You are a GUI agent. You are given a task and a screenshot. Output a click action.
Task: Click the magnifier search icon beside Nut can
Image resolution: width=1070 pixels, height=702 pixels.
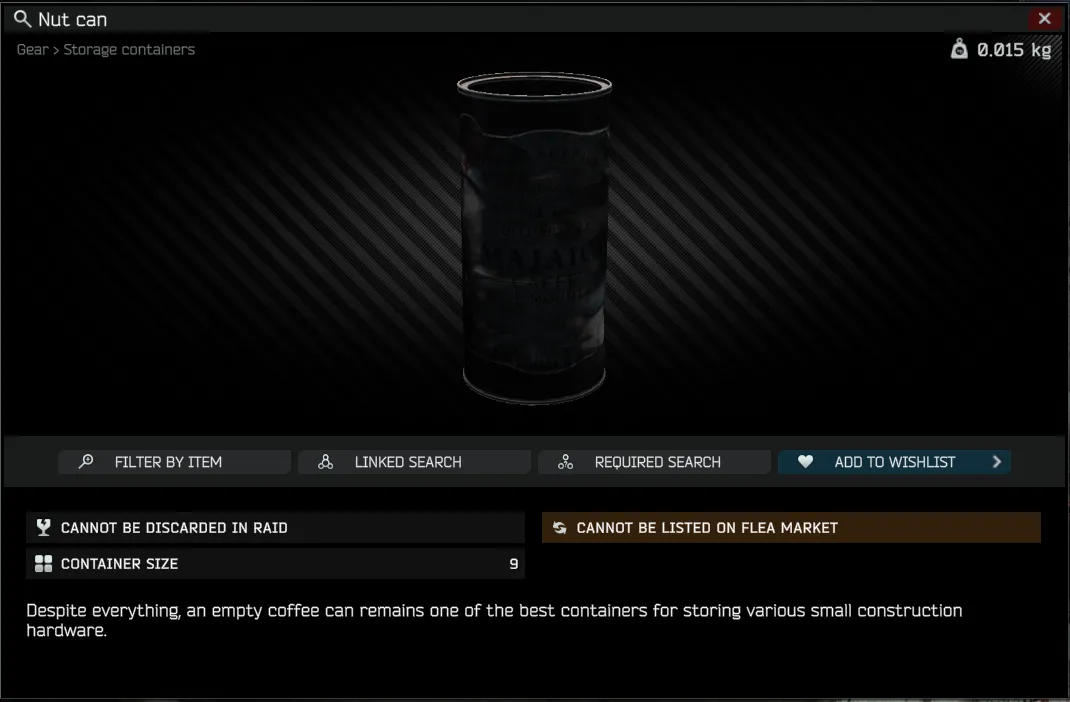(22, 19)
